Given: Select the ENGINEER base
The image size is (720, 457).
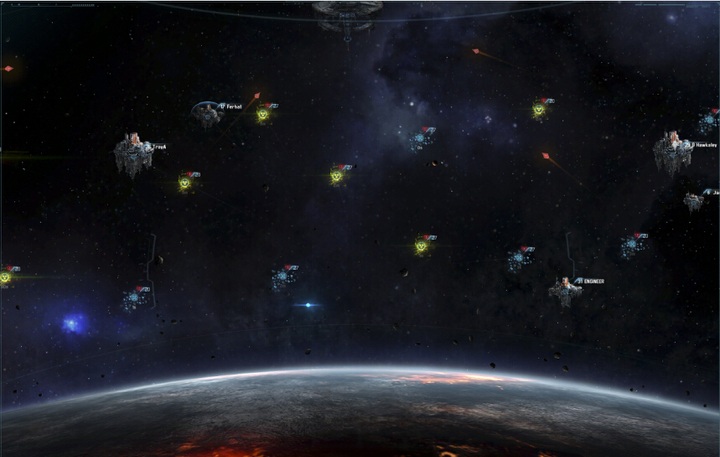Looking at the screenshot, I should point(564,291).
